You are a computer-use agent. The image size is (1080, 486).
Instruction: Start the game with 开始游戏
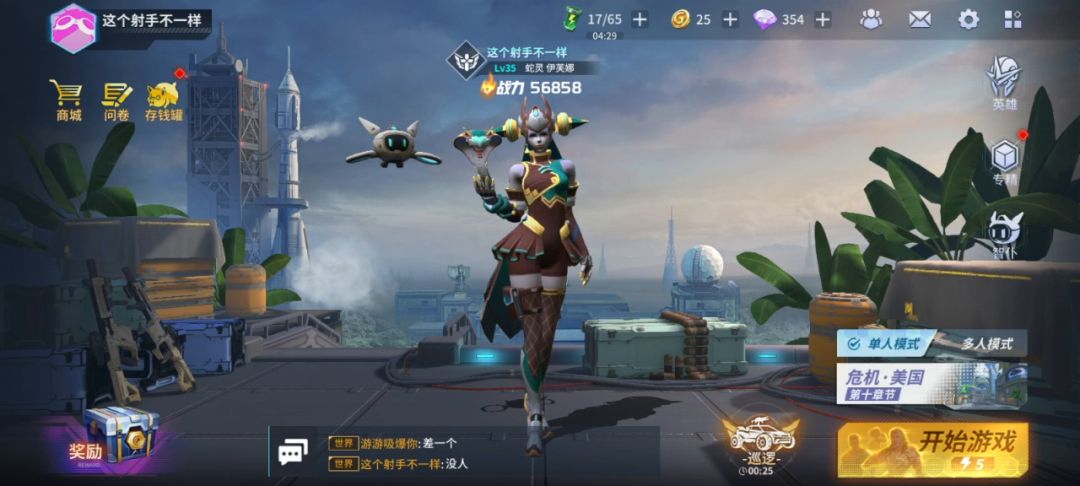(932, 447)
